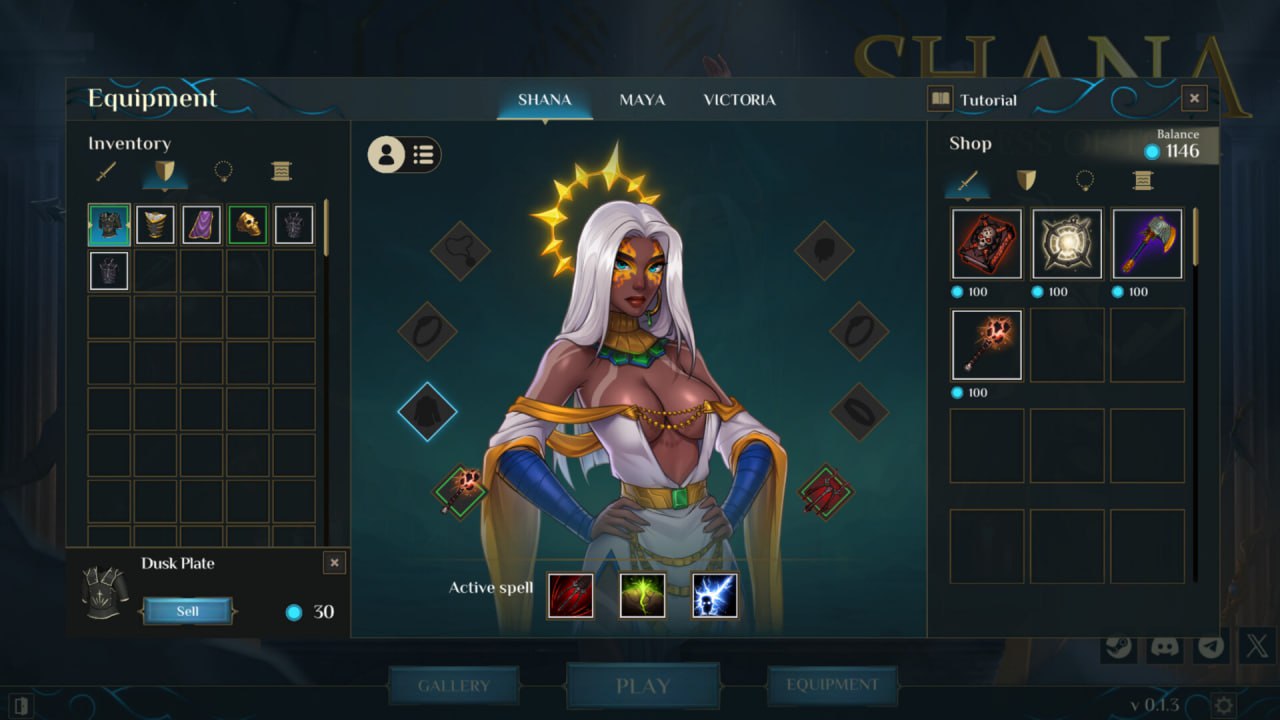The height and width of the screenshot is (720, 1280).
Task: Select the lightning active spell
Action: [x=715, y=595]
